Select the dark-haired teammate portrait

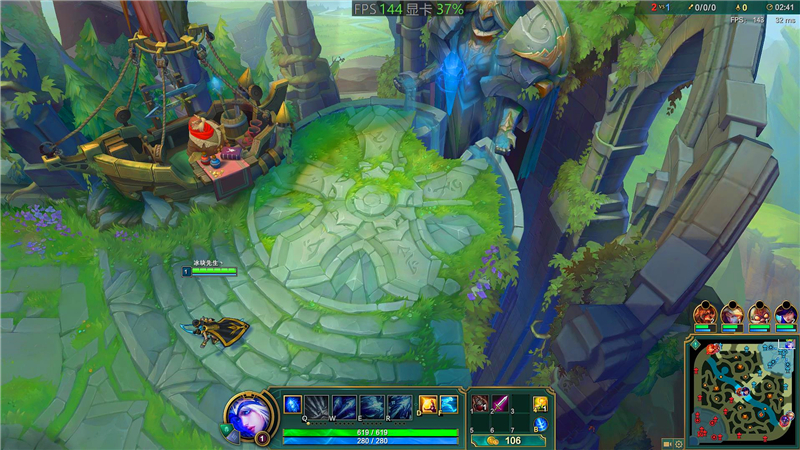pos(786,314)
